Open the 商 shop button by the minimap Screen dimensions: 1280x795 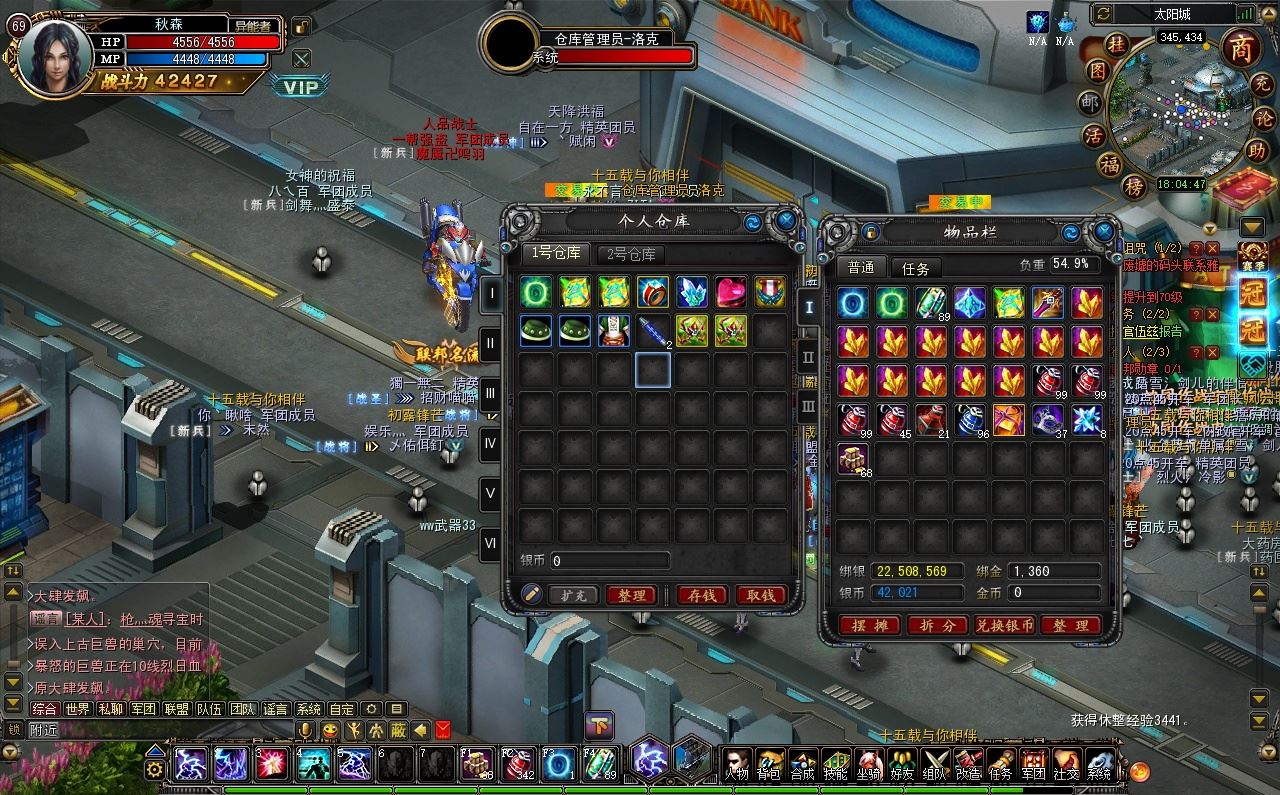click(x=1240, y=48)
